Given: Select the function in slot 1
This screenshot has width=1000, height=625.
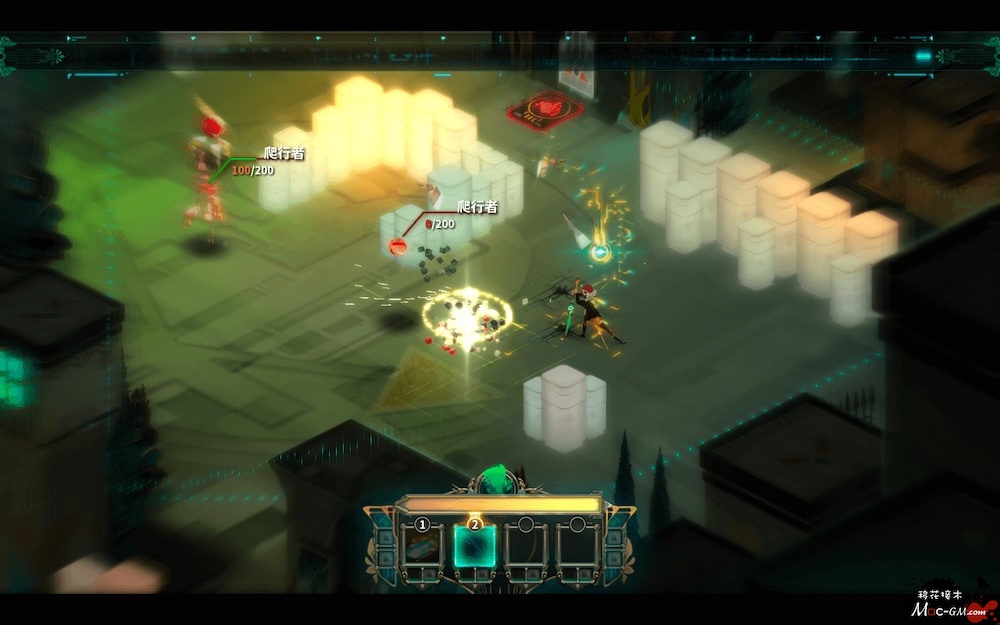Looking at the screenshot, I should 422,548.
